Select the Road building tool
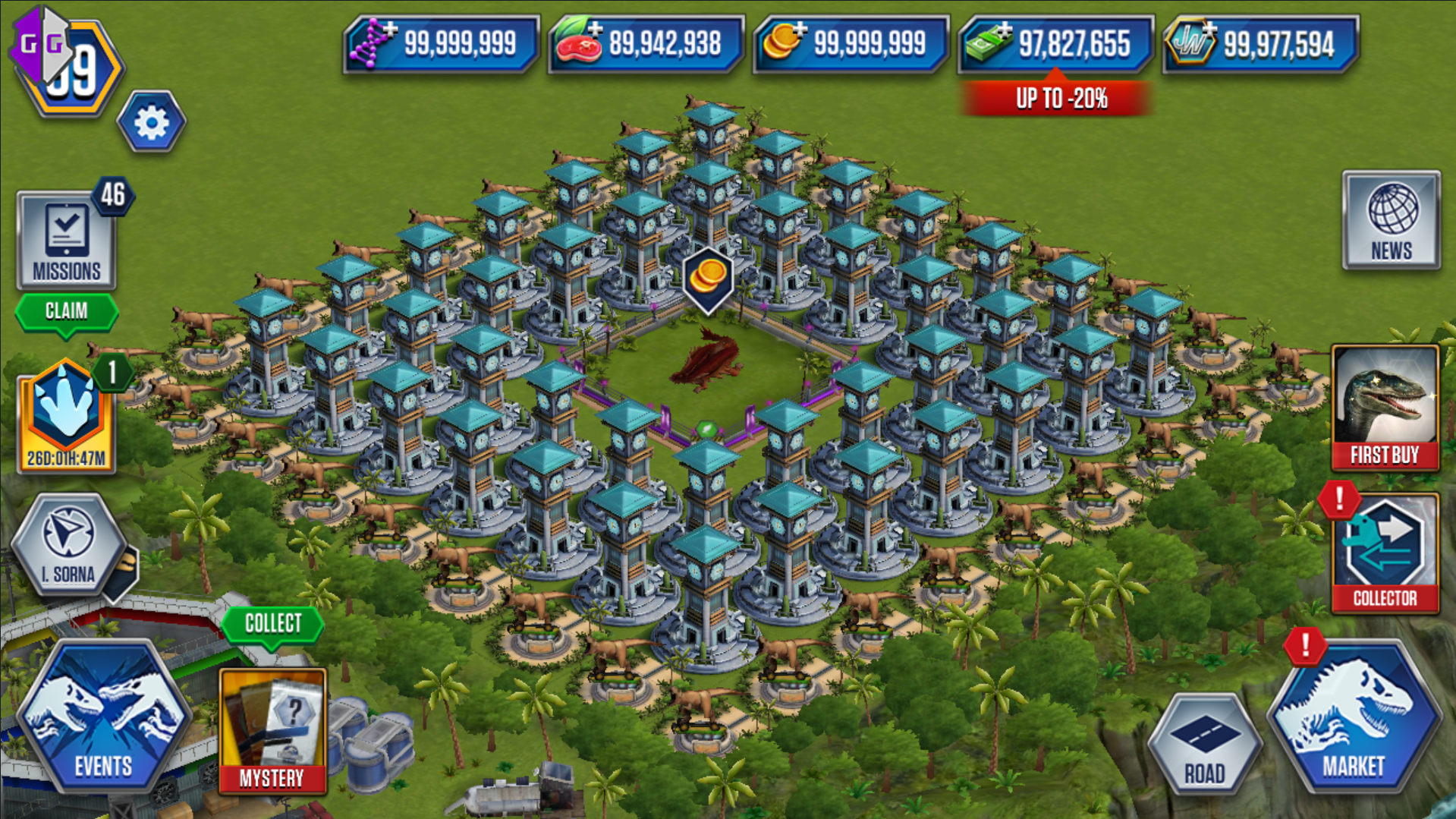Viewport: 1456px width, 819px height. point(1204,745)
